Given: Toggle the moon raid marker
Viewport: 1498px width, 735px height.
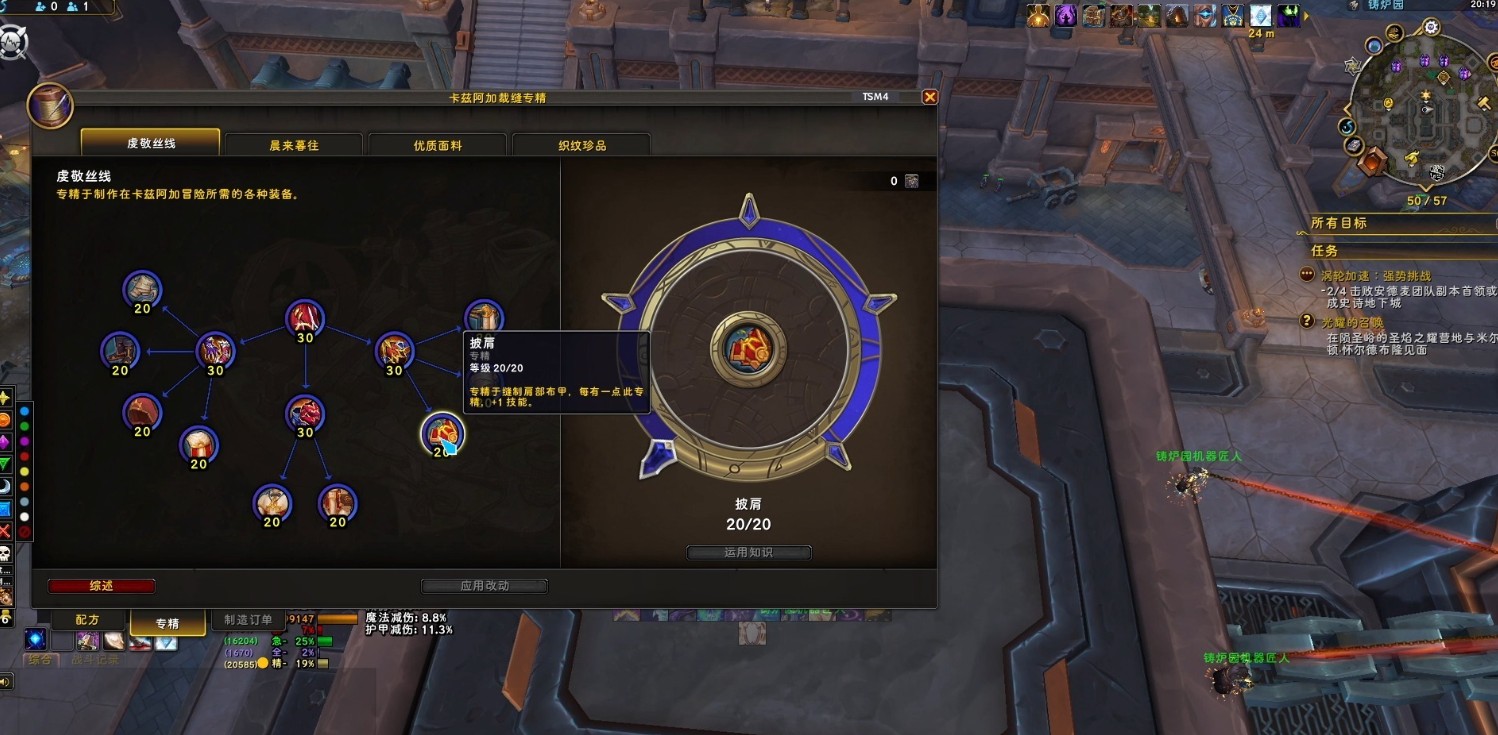Looking at the screenshot, I should tap(6, 485).
